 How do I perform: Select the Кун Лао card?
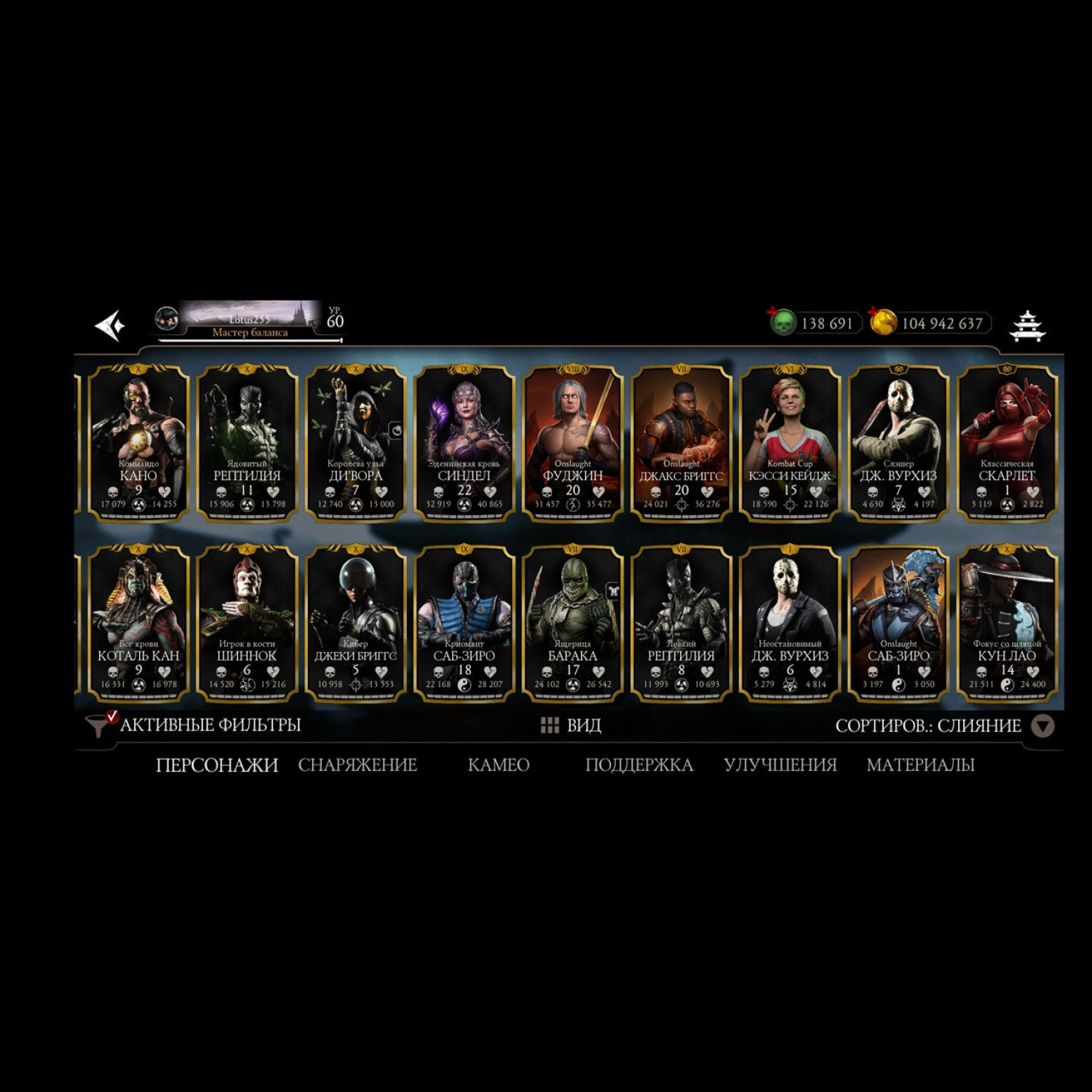pyautogui.click(x=1007, y=623)
